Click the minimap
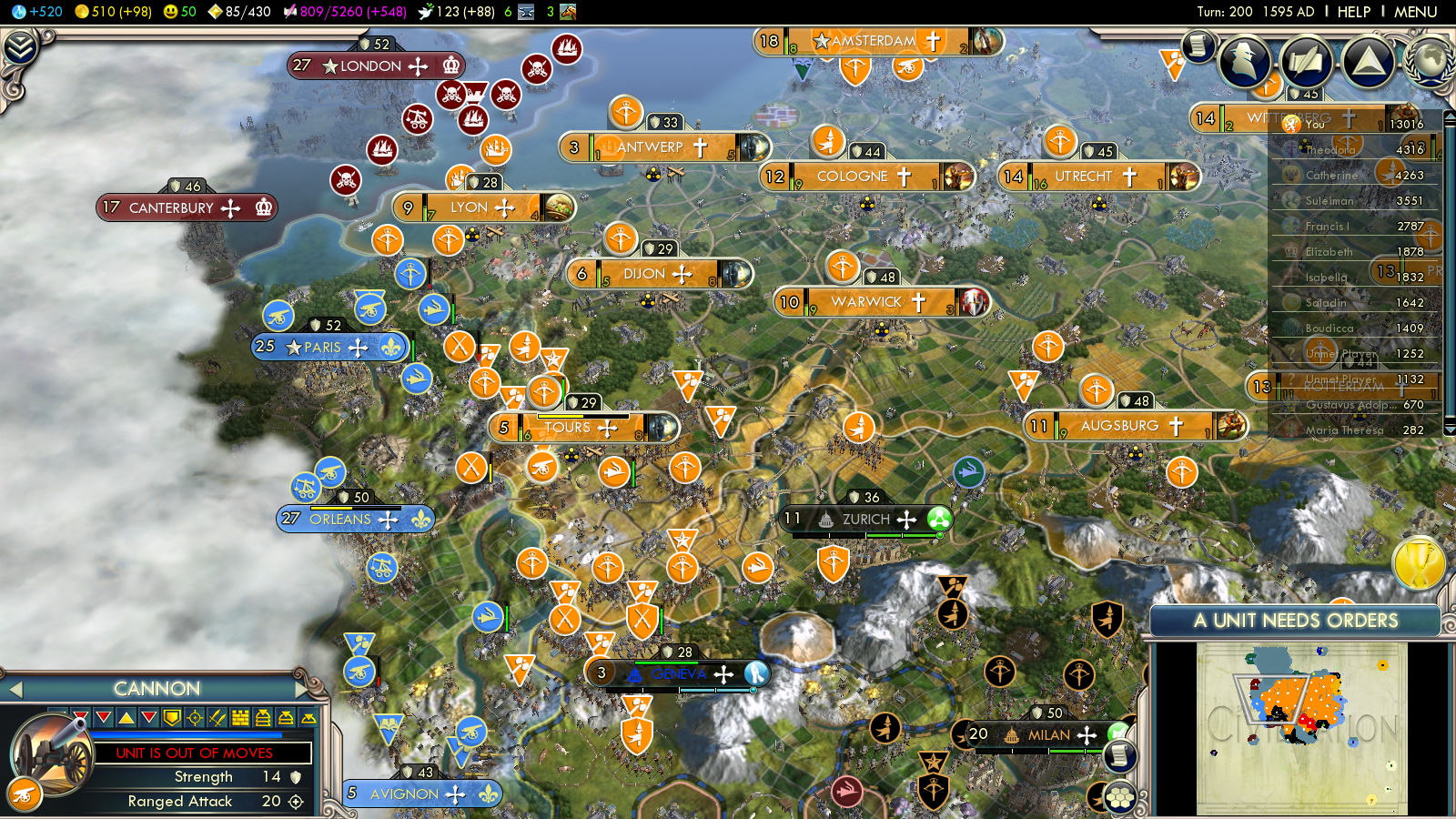 click(x=1301, y=728)
